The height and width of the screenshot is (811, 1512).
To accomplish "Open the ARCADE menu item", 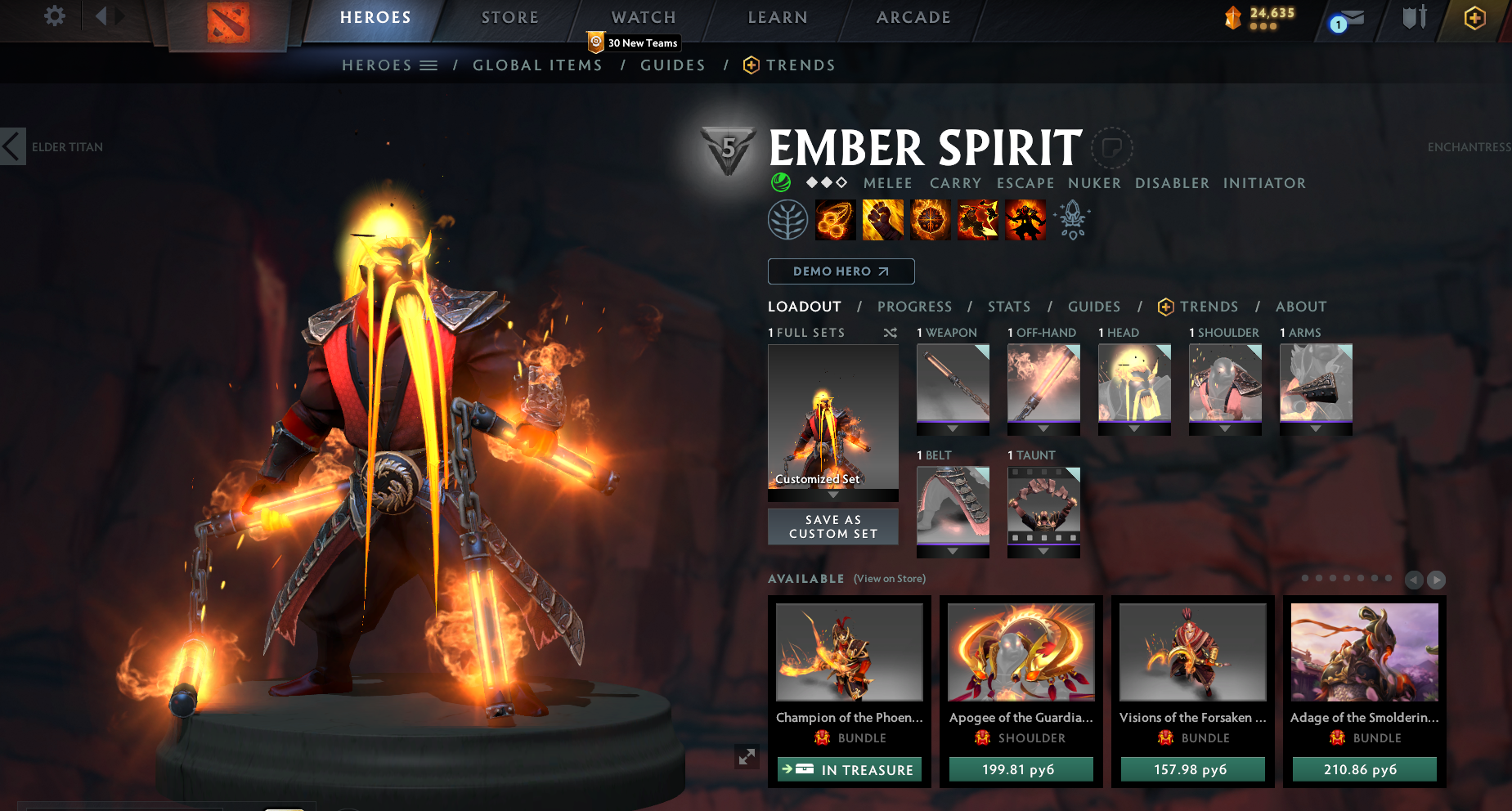I will tap(913, 17).
